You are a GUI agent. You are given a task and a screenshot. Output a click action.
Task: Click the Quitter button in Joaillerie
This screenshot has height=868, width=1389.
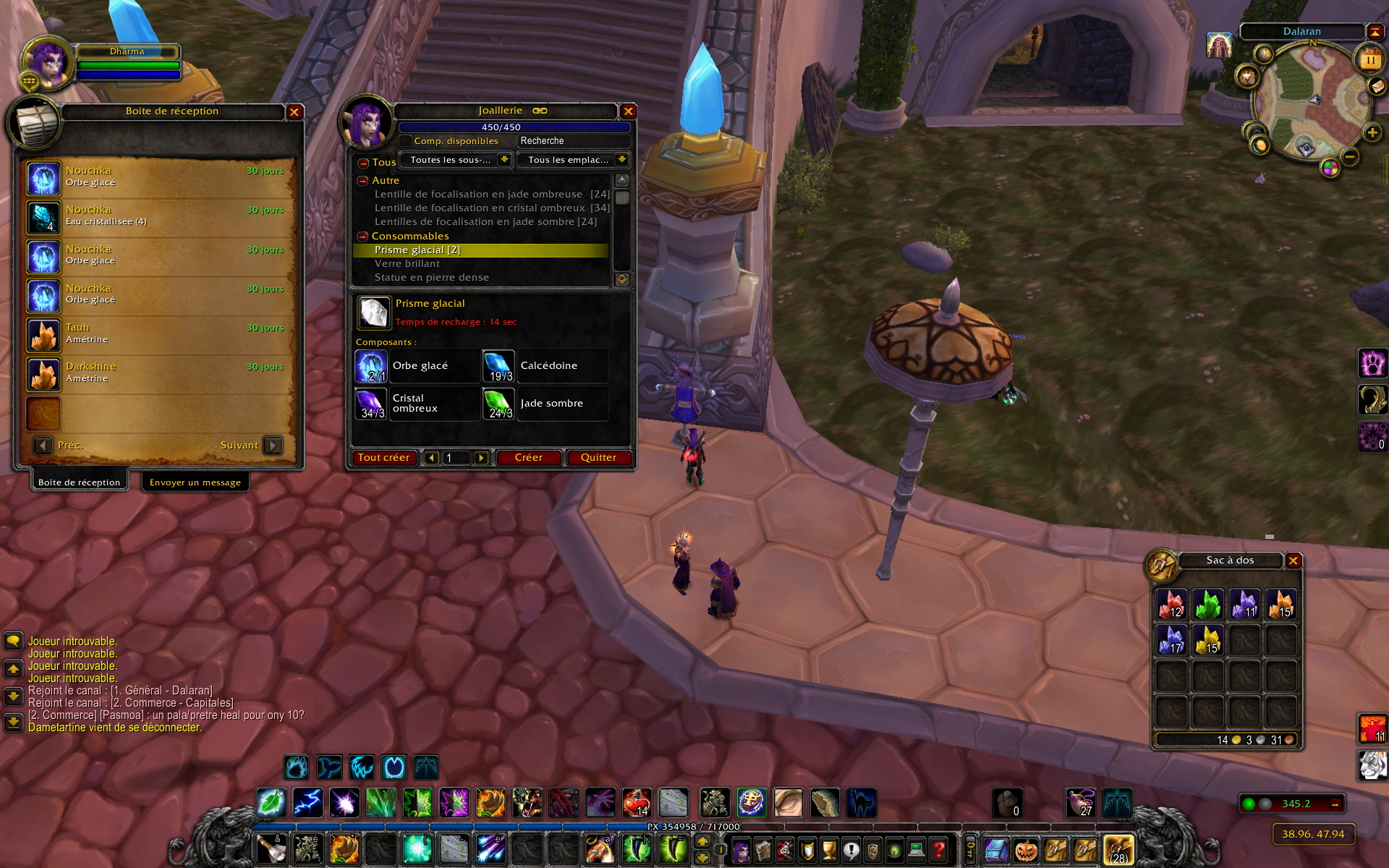click(x=598, y=458)
